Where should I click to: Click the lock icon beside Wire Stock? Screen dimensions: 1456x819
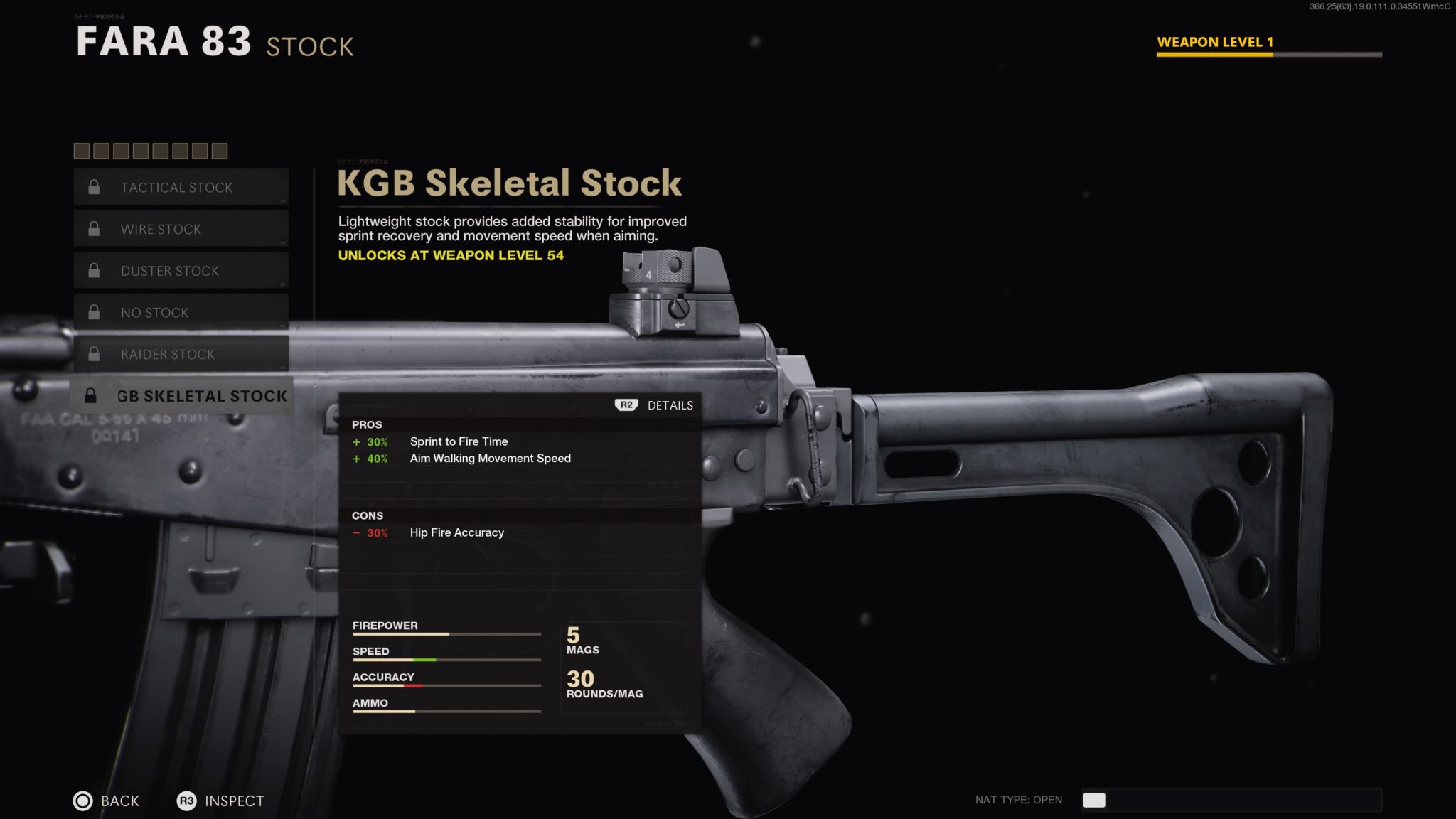pyautogui.click(x=93, y=229)
